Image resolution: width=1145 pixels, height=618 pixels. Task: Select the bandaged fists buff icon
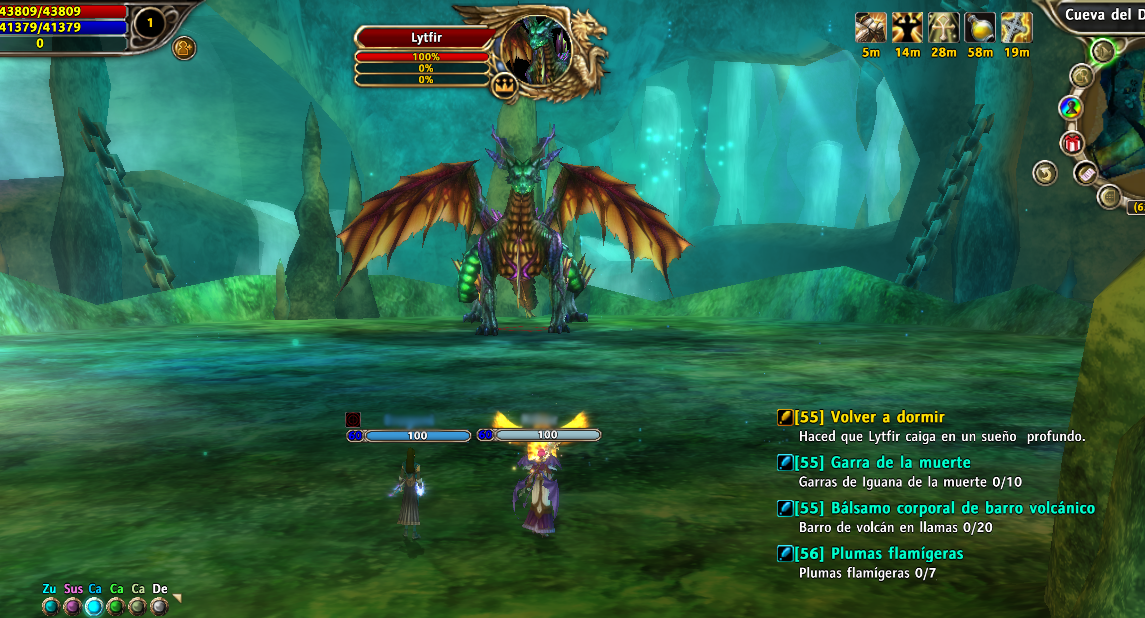871,28
